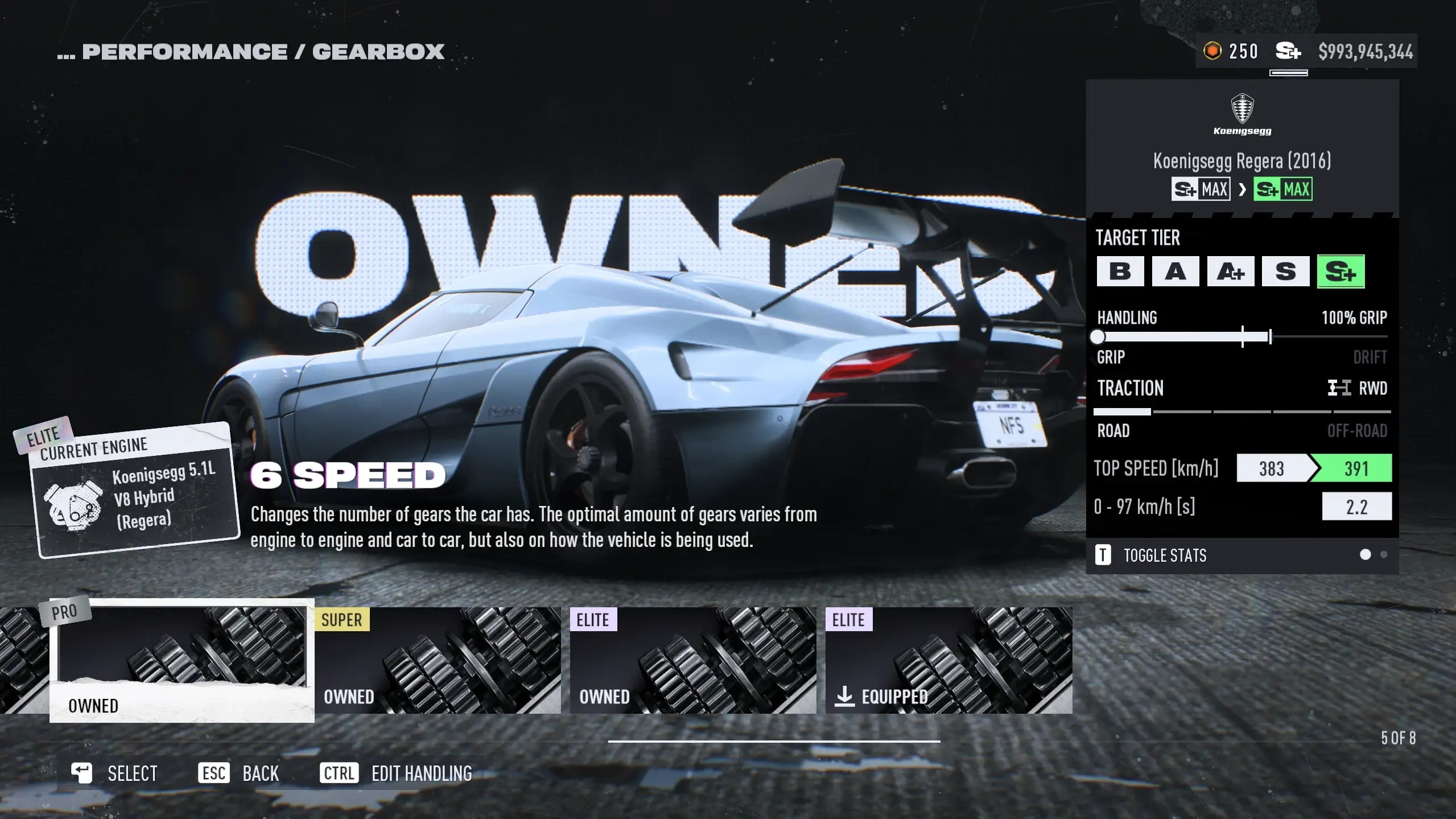Choose the A+ target tier
The width and height of the screenshot is (1456, 819).
(x=1230, y=271)
